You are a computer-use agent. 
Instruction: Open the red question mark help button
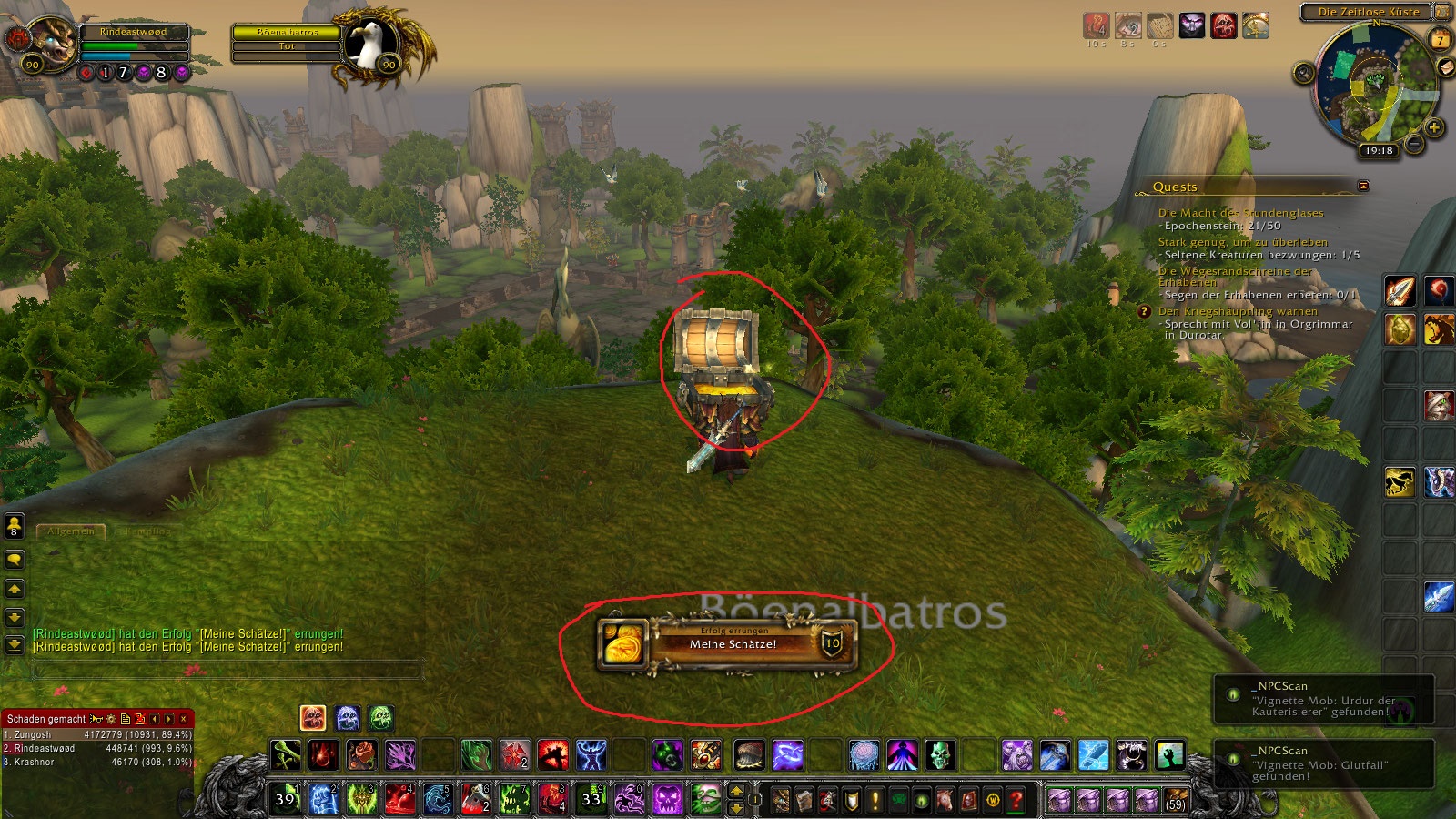click(1016, 800)
